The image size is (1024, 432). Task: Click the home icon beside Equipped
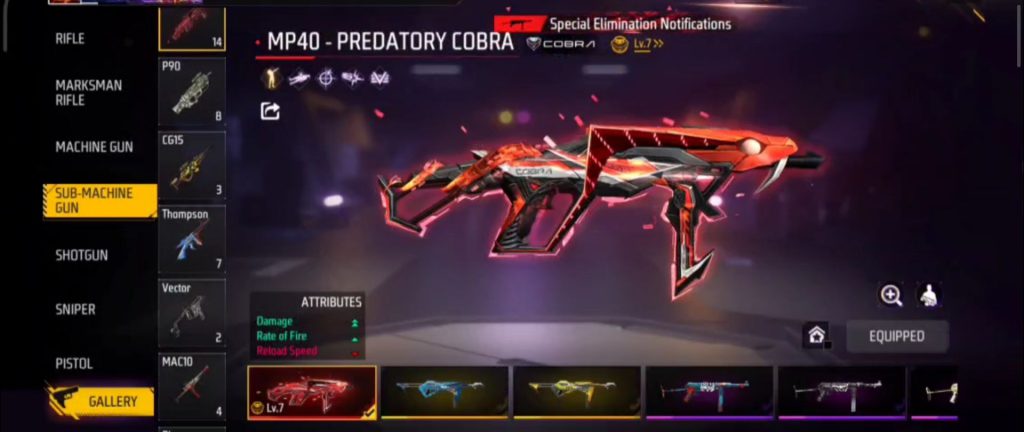click(817, 337)
